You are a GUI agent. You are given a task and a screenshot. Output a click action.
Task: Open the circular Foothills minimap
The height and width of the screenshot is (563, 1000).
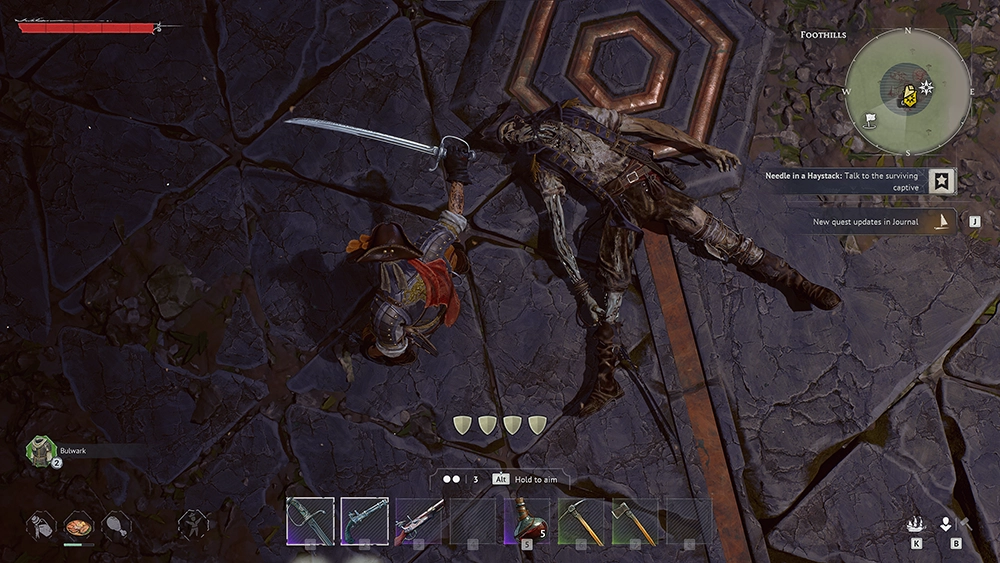click(908, 91)
